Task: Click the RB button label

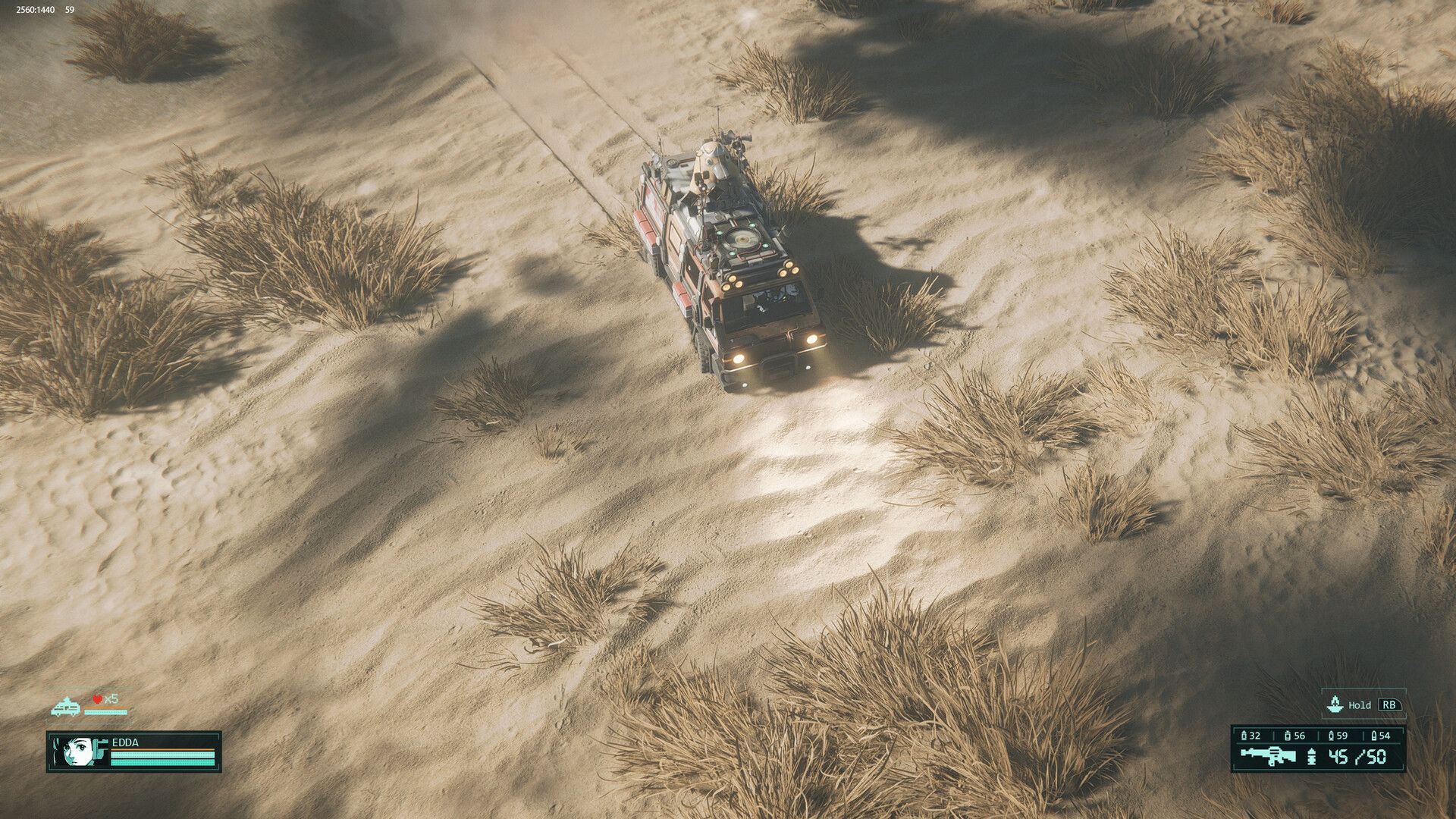Action: (x=1389, y=704)
